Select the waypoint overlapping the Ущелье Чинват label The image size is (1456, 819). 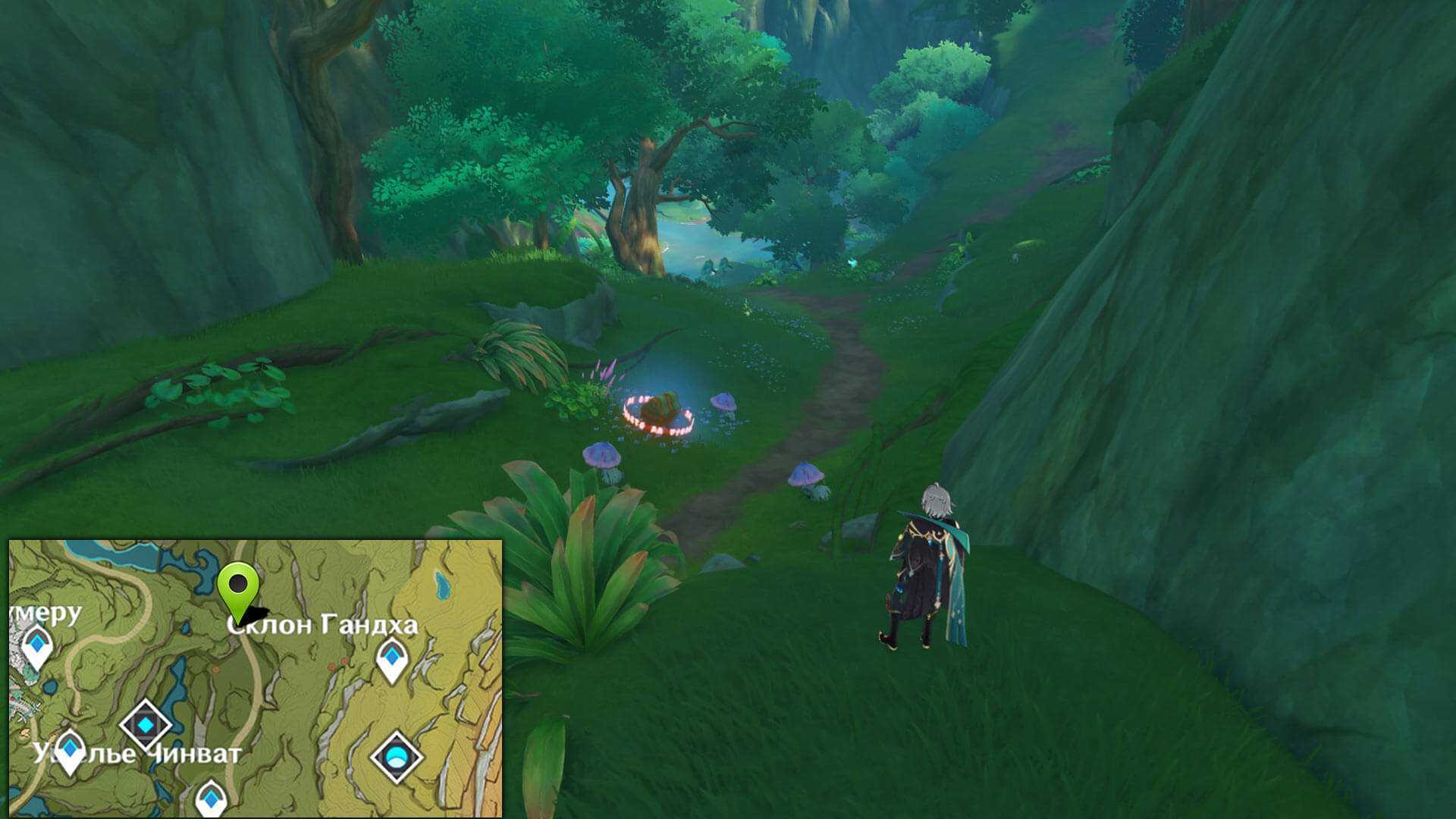70,749
